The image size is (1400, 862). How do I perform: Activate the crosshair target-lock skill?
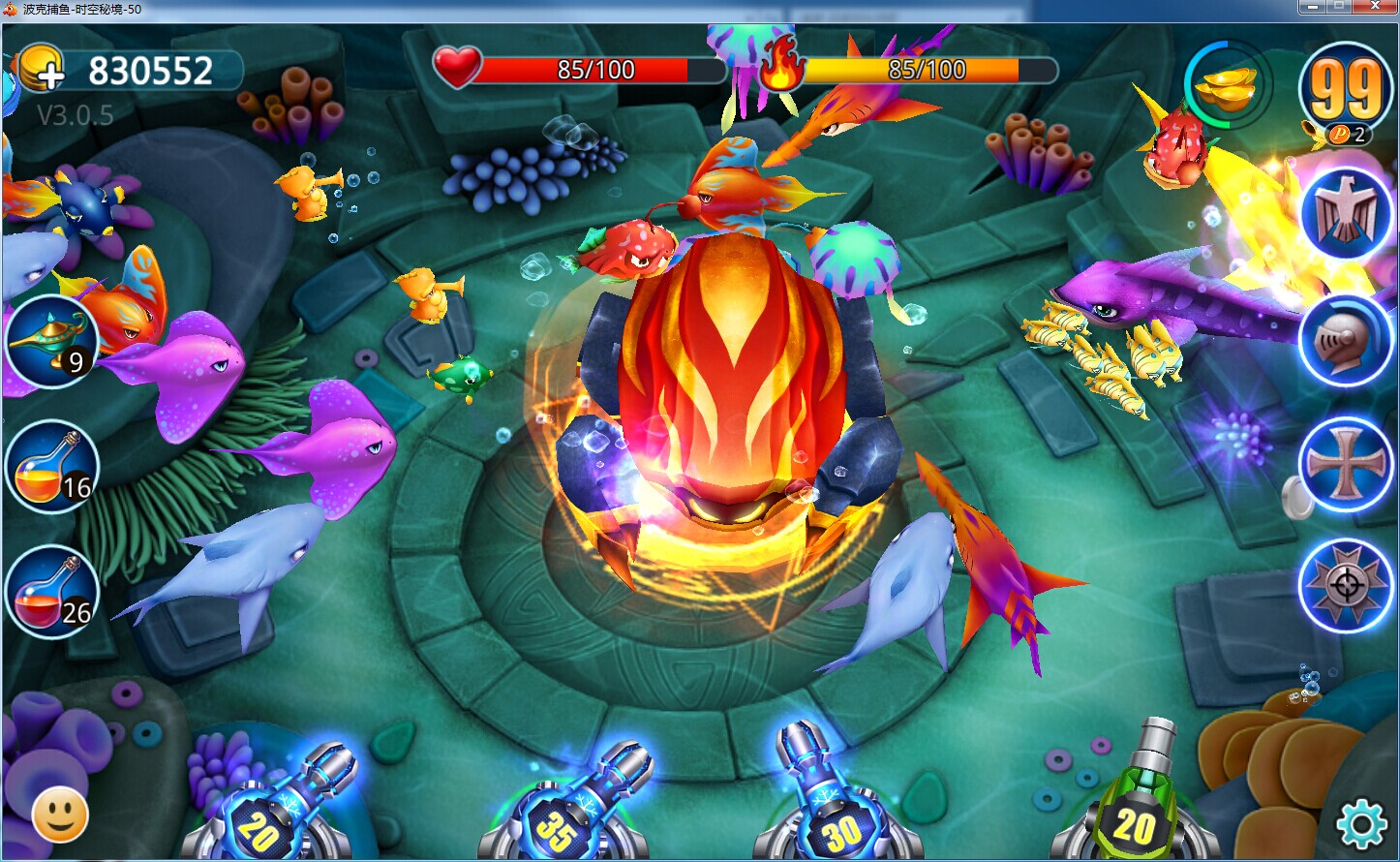point(1345,585)
